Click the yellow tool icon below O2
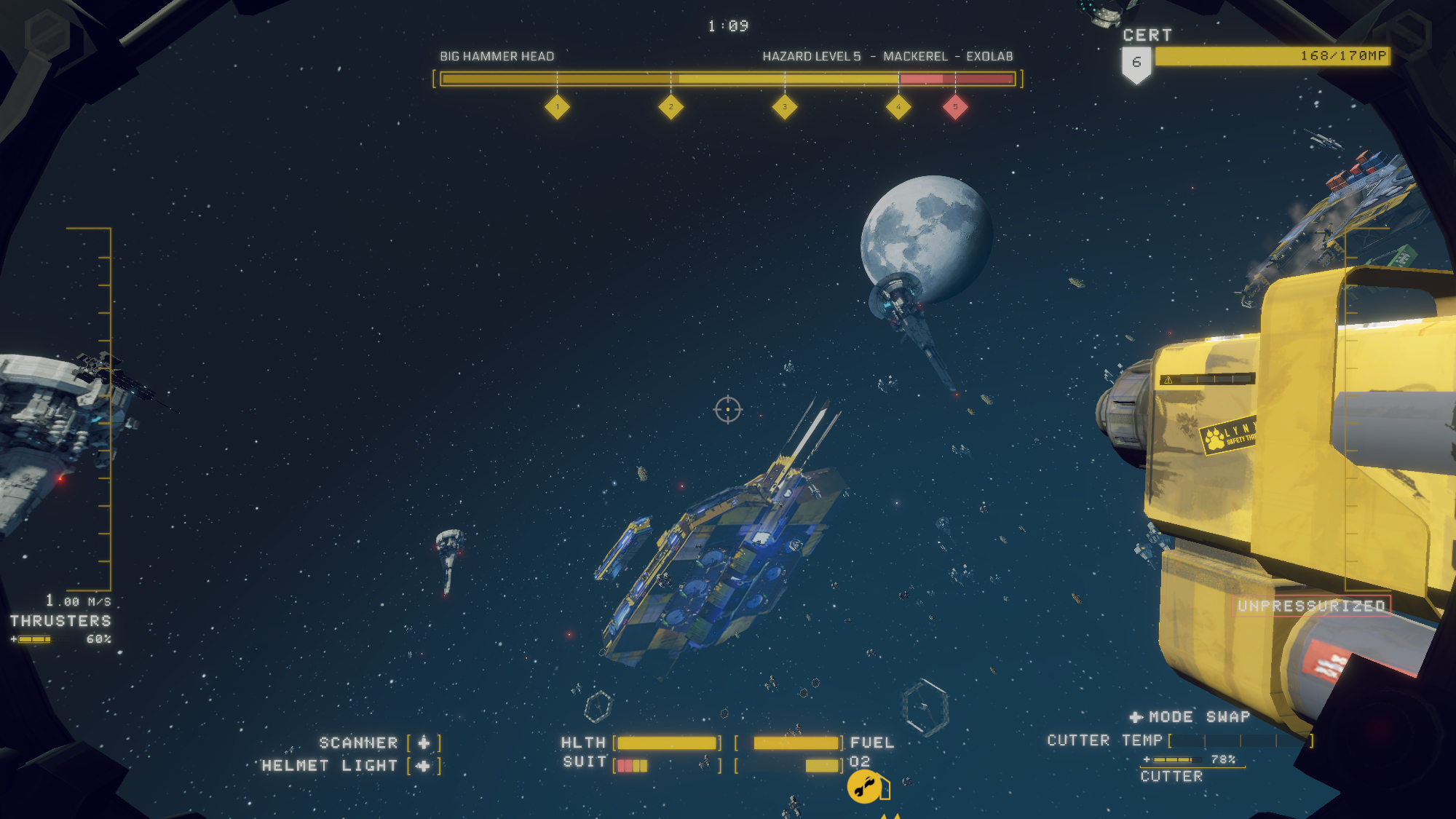The height and width of the screenshot is (819, 1456). (x=864, y=787)
